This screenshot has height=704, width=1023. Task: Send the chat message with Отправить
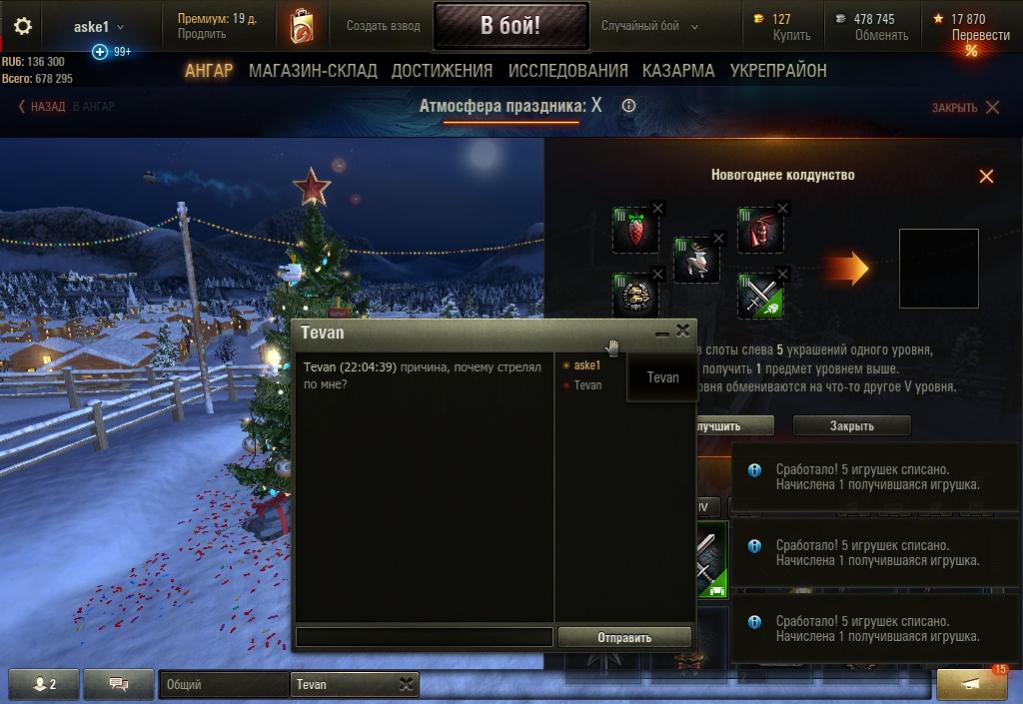click(624, 637)
